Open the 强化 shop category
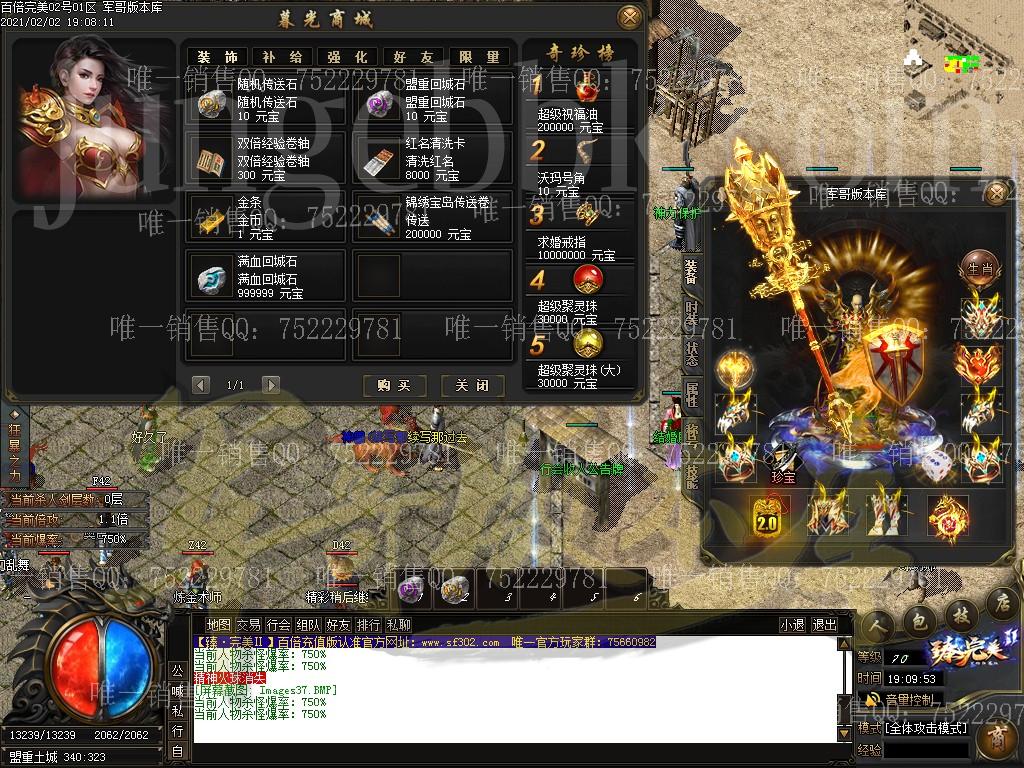Screen dimensions: 1024x768 click(348, 57)
